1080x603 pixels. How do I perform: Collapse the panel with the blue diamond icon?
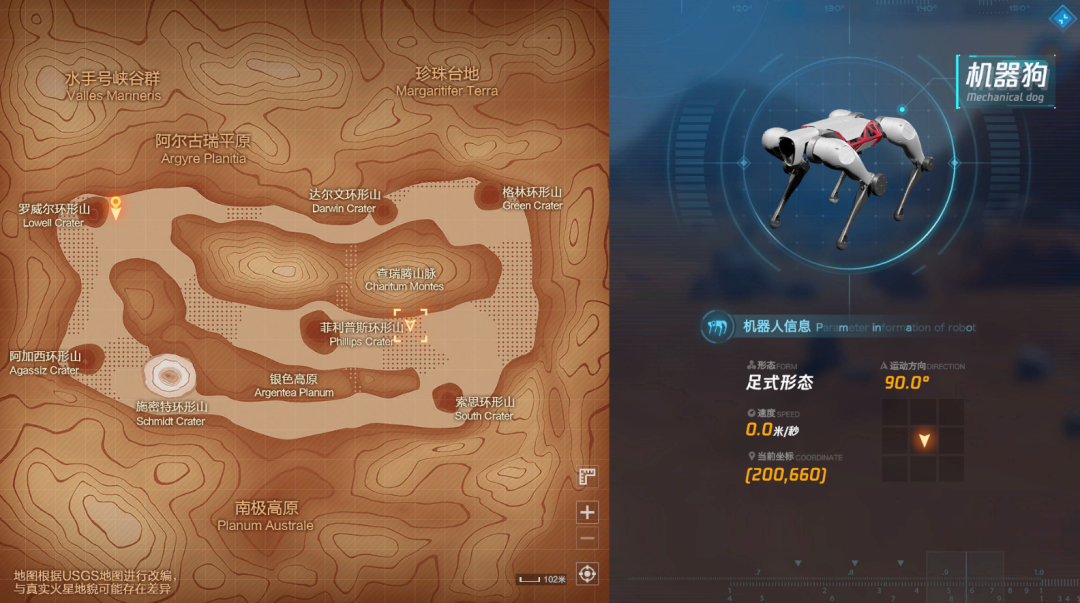tap(1058, 17)
